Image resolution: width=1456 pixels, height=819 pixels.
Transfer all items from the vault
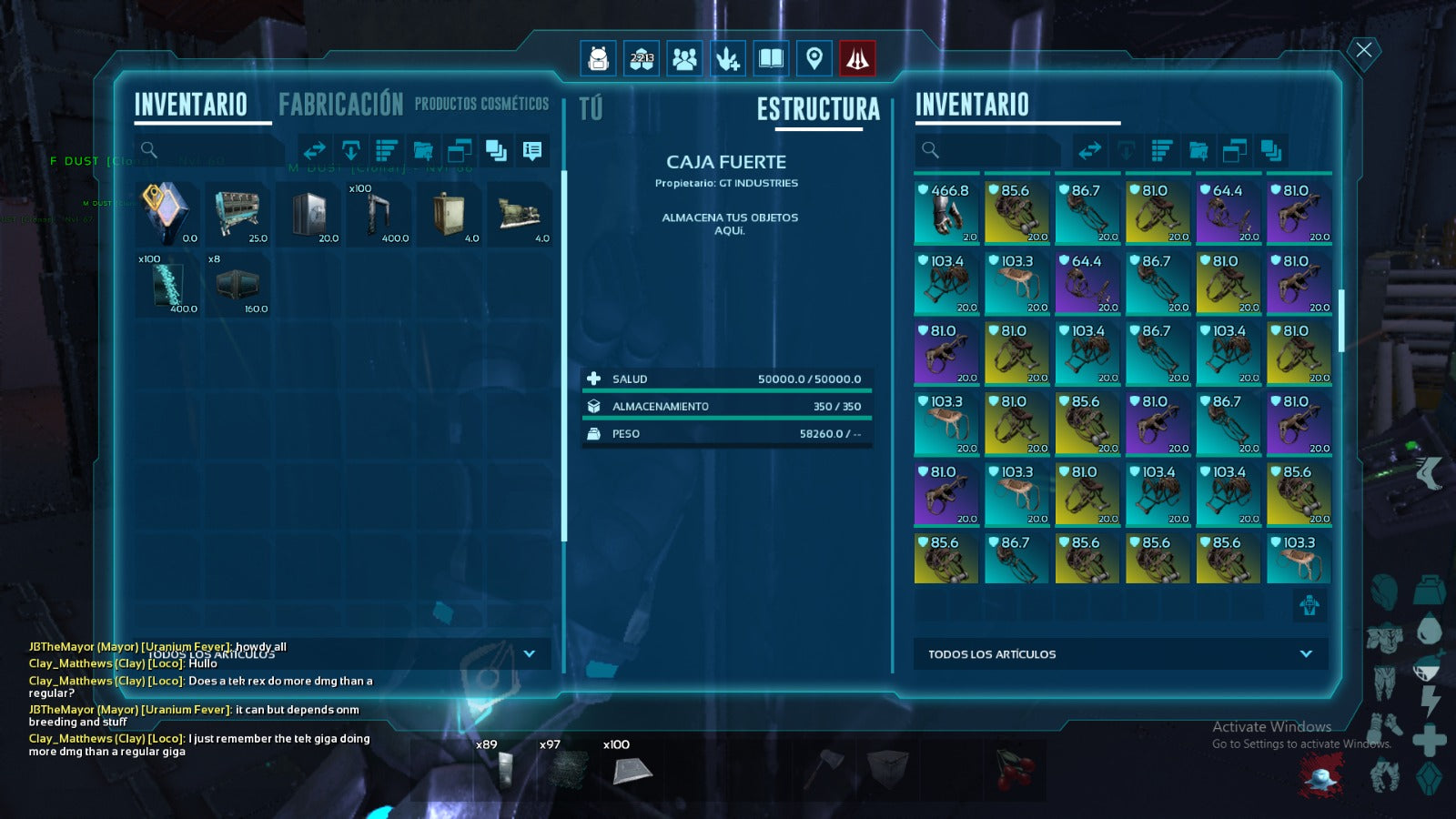tap(1090, 150)
